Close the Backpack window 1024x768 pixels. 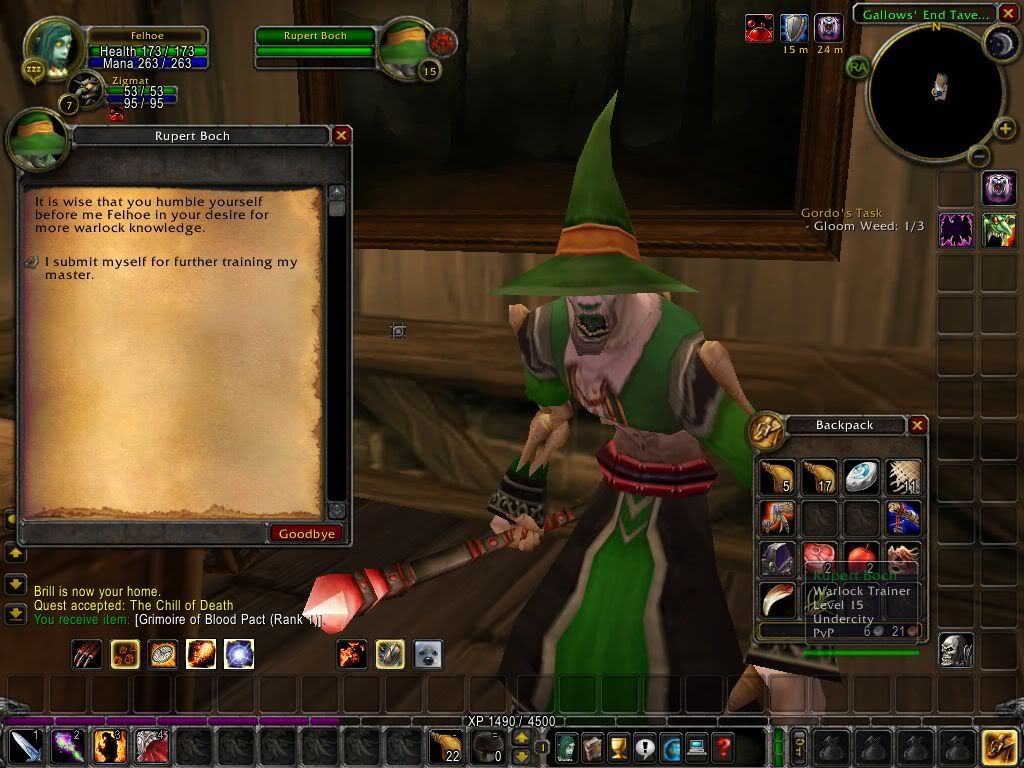(917, 425)
